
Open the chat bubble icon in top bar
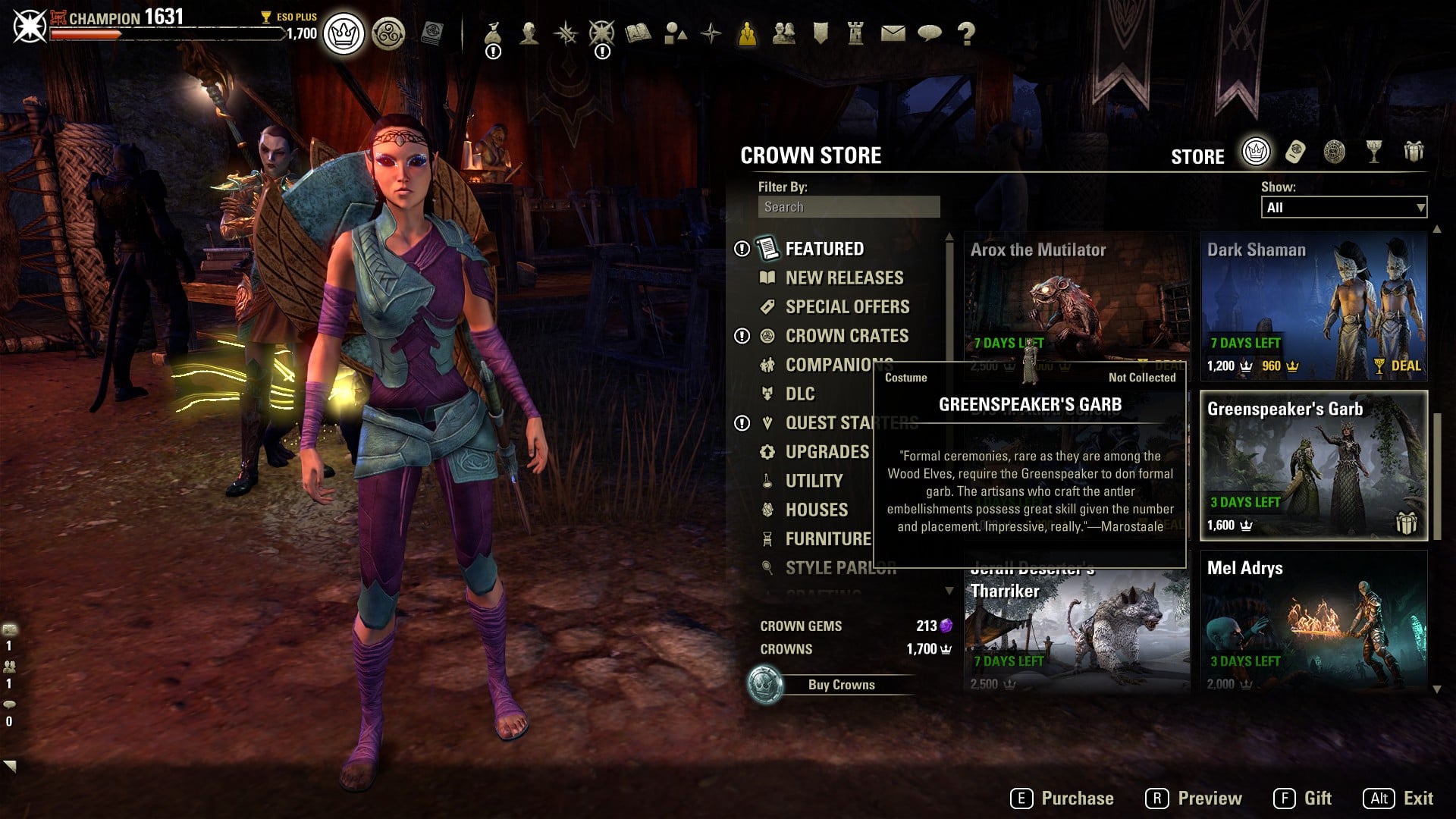(x=929, y=33)
